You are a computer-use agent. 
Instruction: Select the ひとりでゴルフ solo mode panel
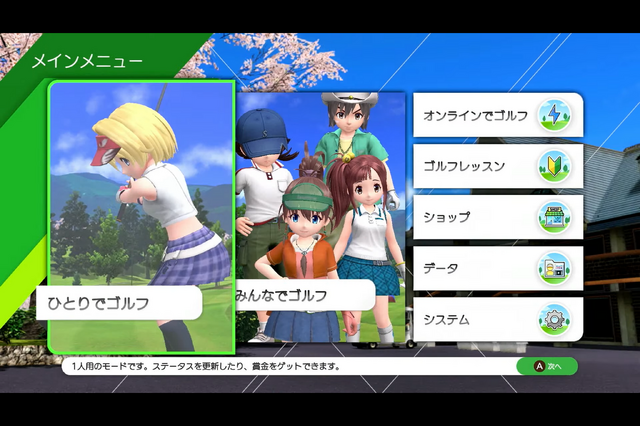[x=141, y=217]
